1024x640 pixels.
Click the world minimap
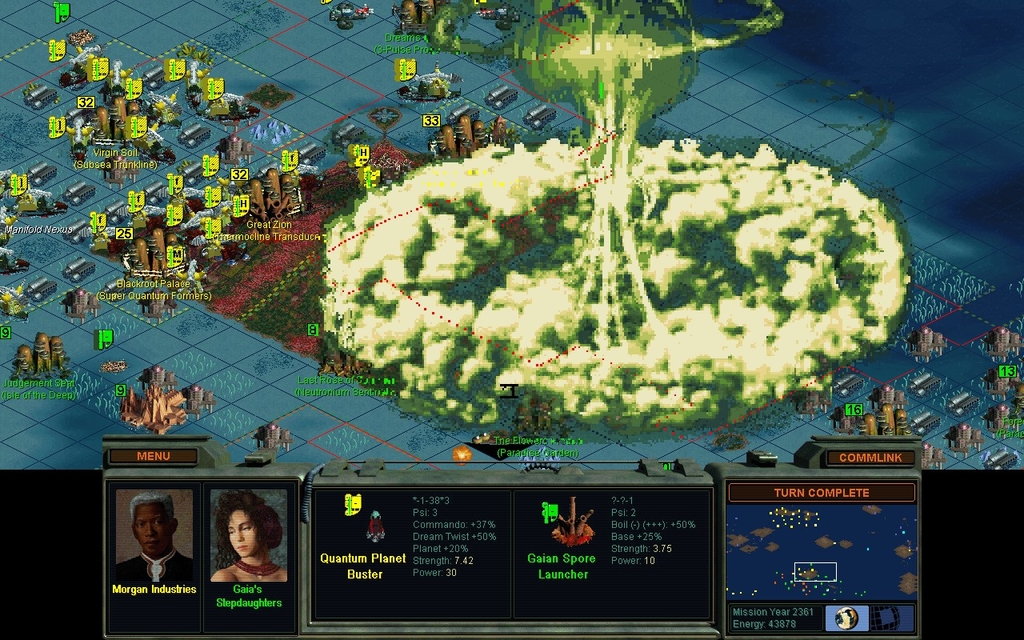[821, 552]
